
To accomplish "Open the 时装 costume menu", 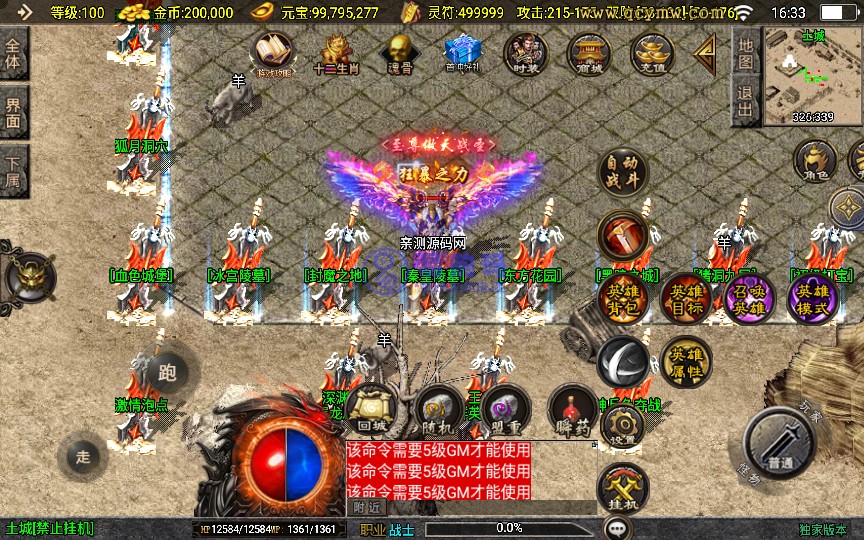I will [526, 52].
